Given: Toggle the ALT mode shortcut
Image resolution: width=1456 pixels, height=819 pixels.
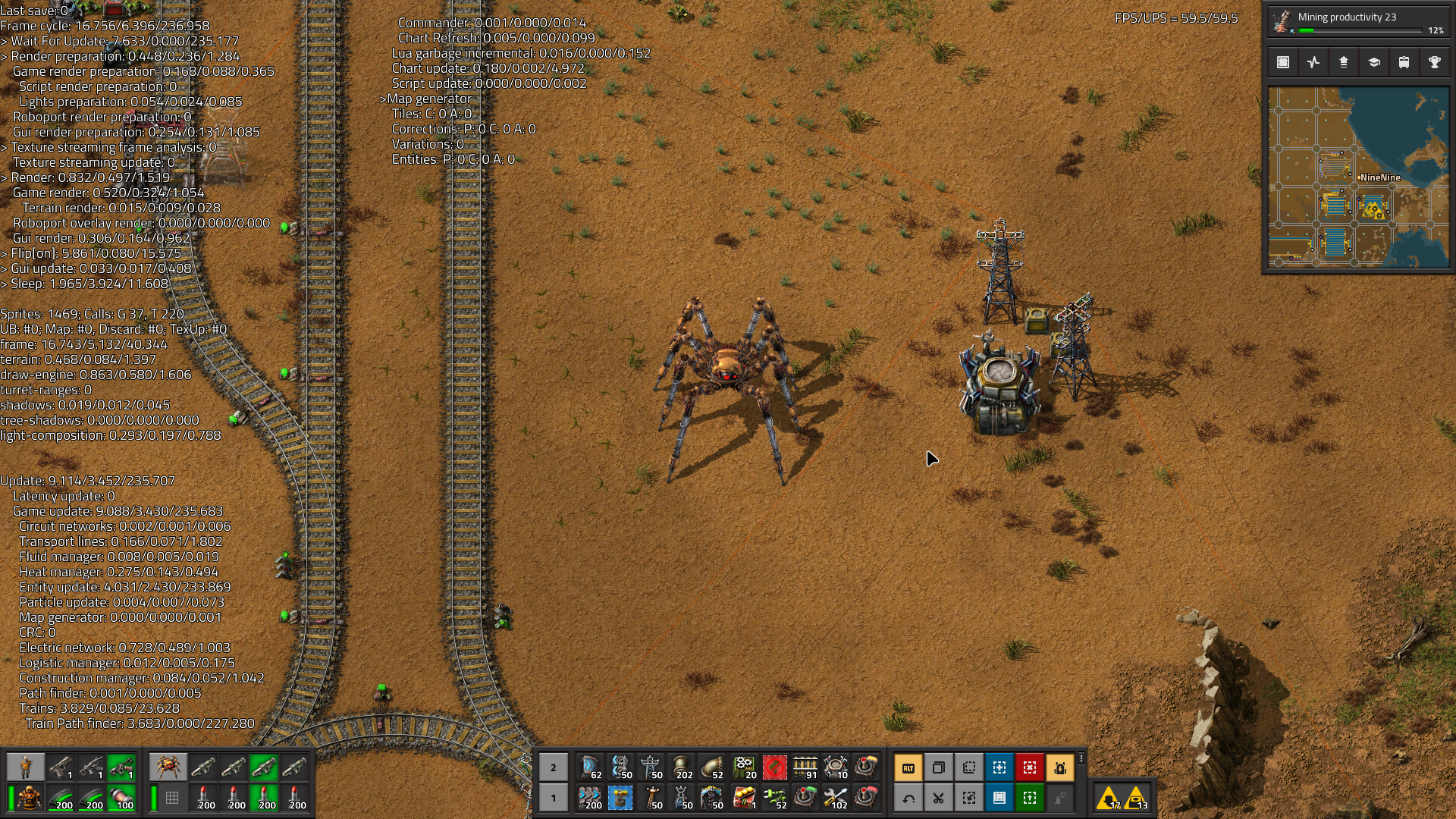Looking at the screenshot, I should coord(908,767).
